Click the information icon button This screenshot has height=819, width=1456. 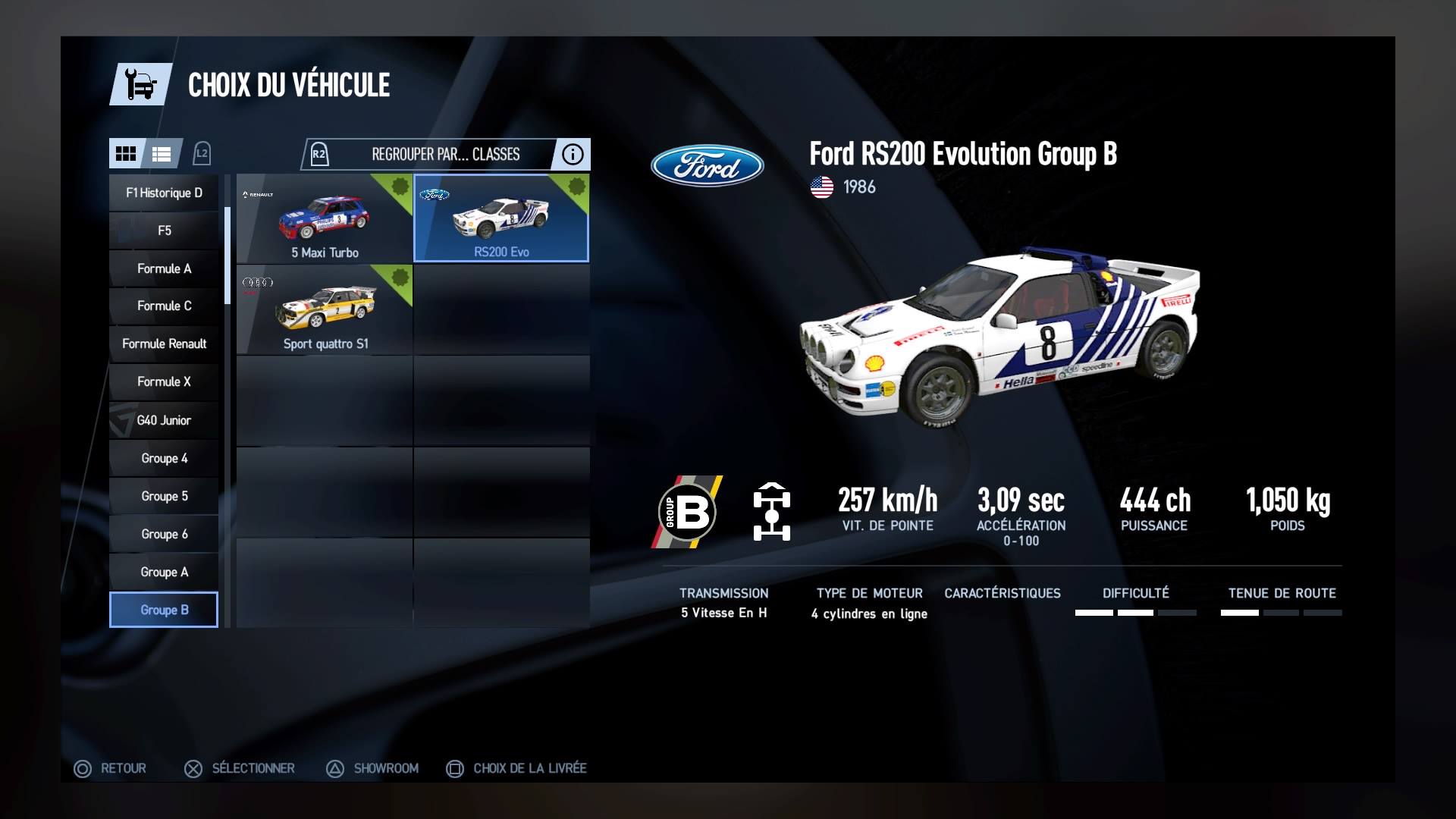tap(573, 154)
